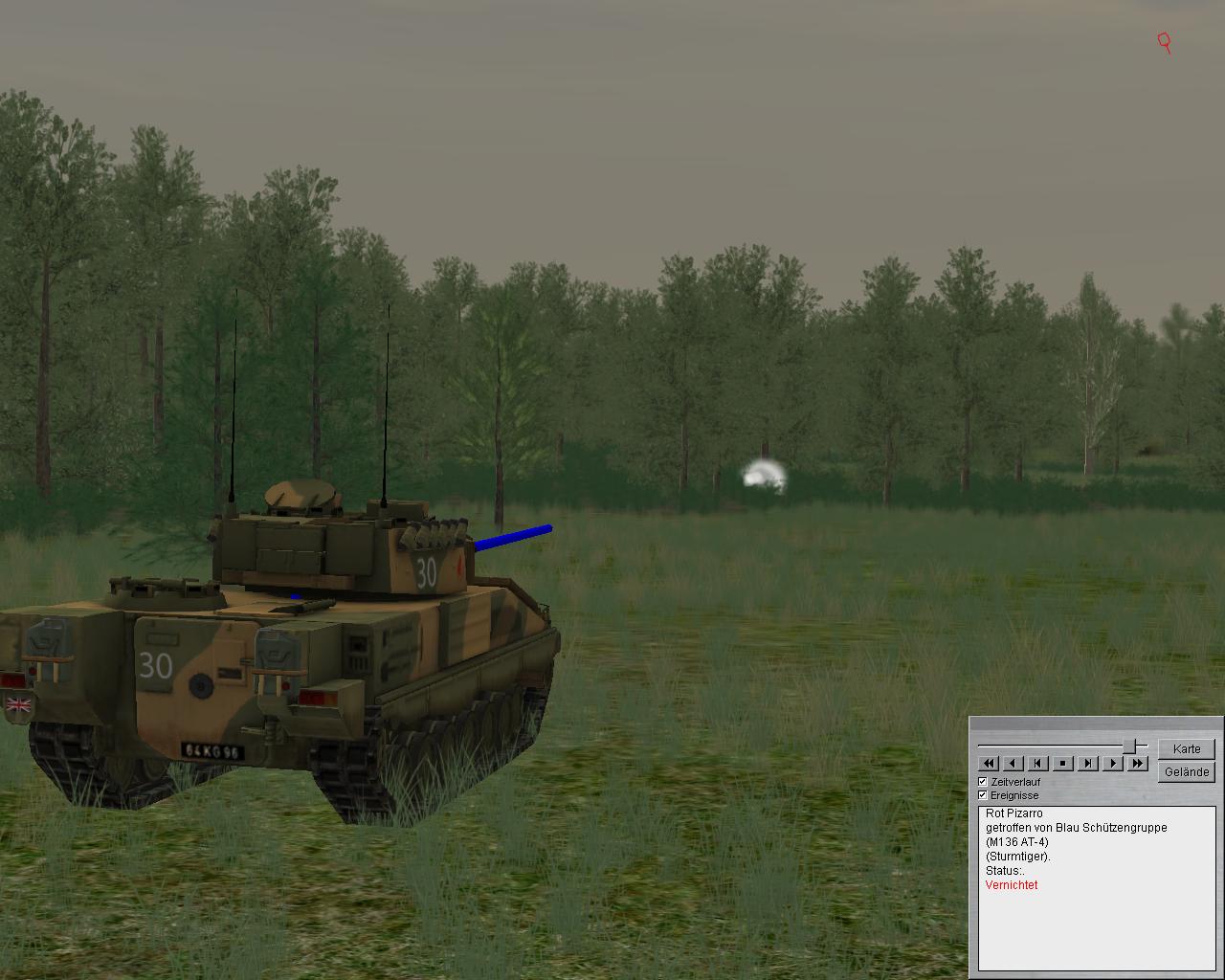
Task: Step back to the previous event
Action: [x=1038, y=763]
